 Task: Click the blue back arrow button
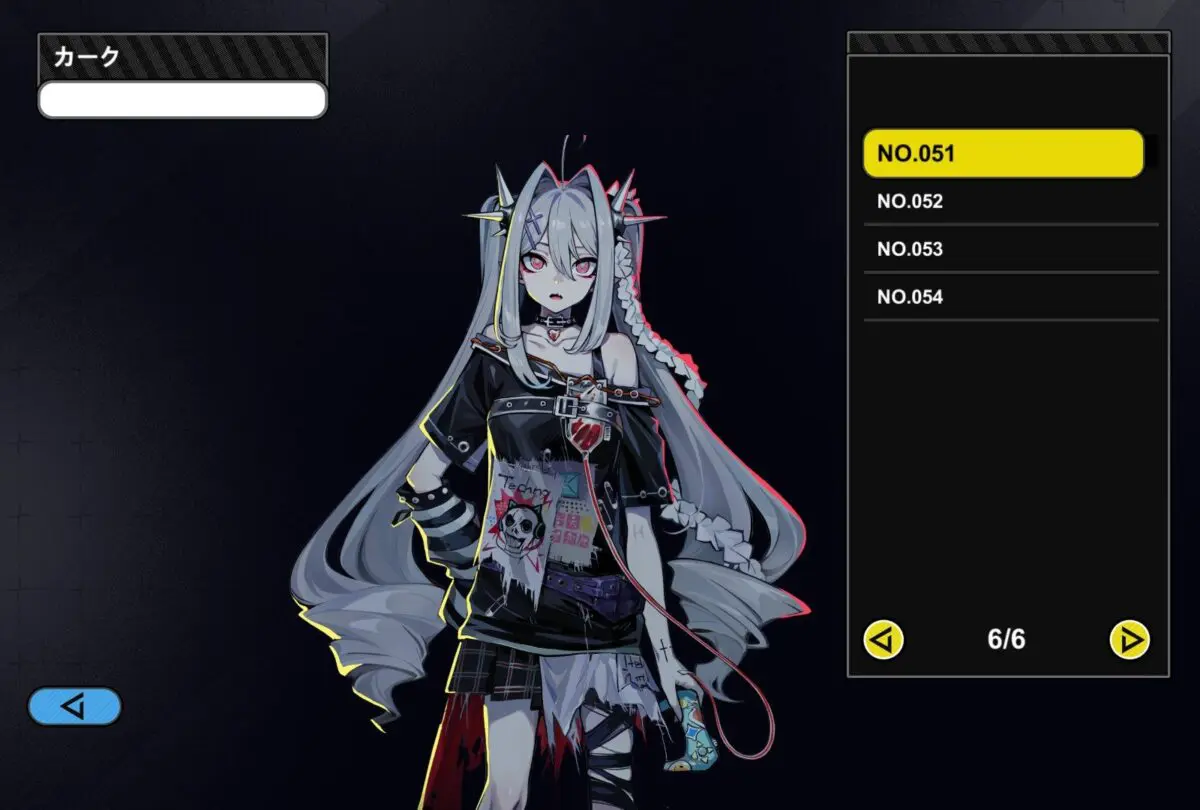click(x=75, y=707)
